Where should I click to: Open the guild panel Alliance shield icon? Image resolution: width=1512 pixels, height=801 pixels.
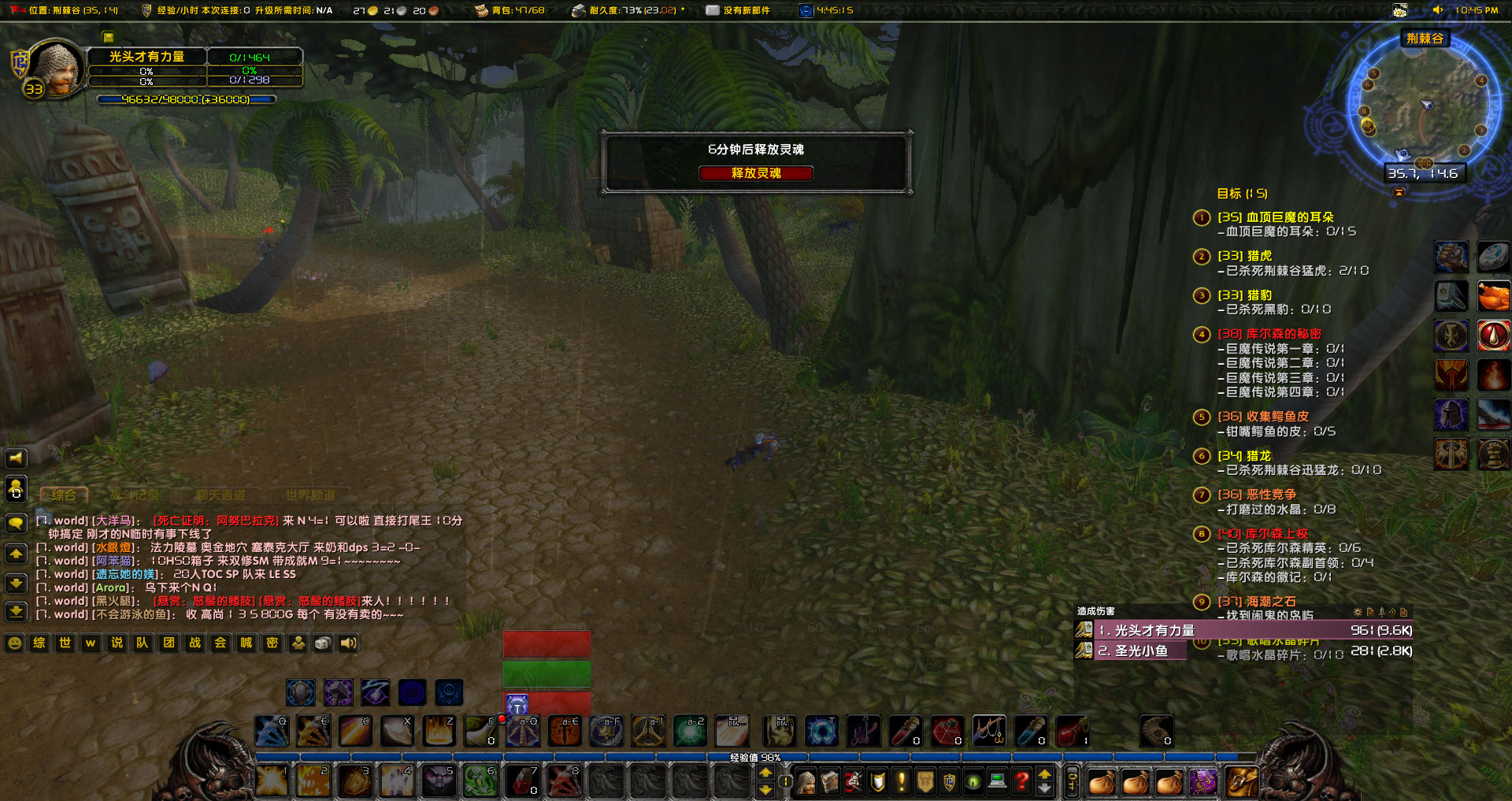[x=950, y=782]
